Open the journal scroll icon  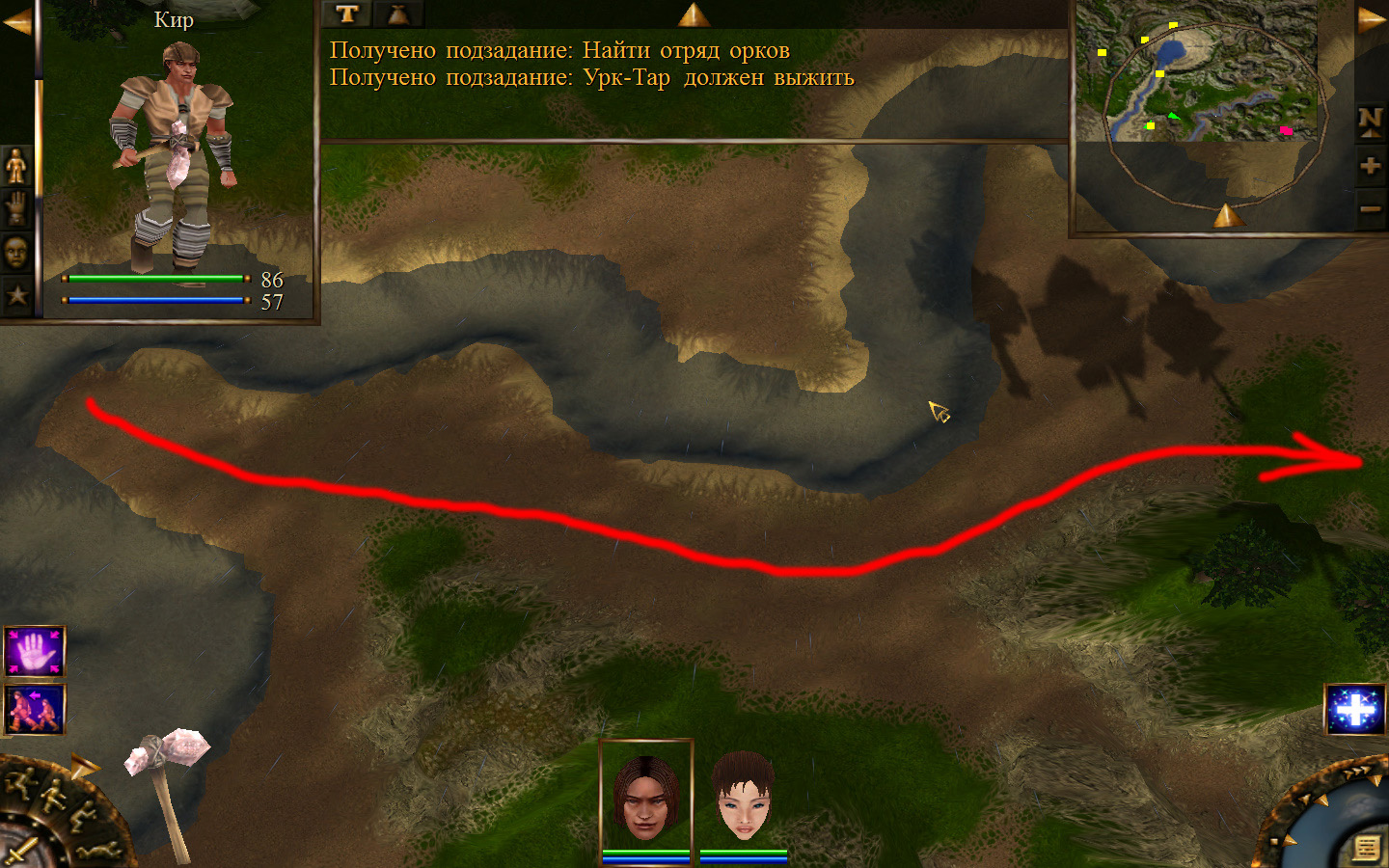[1366, 847]
